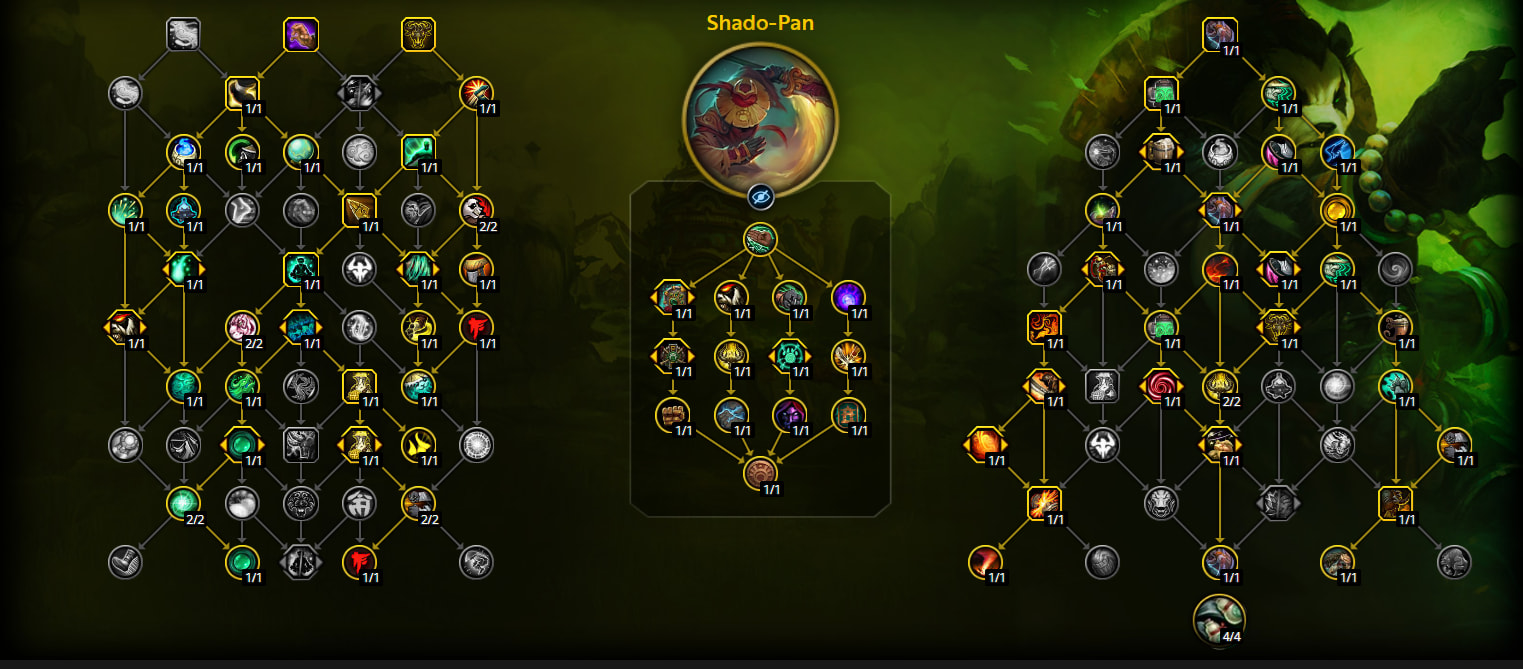Image resolution: width=1523 pixels, height=669 pixels.
Task: Click the bronze capstone node of Shado-Pan tree
Action: 760,473
